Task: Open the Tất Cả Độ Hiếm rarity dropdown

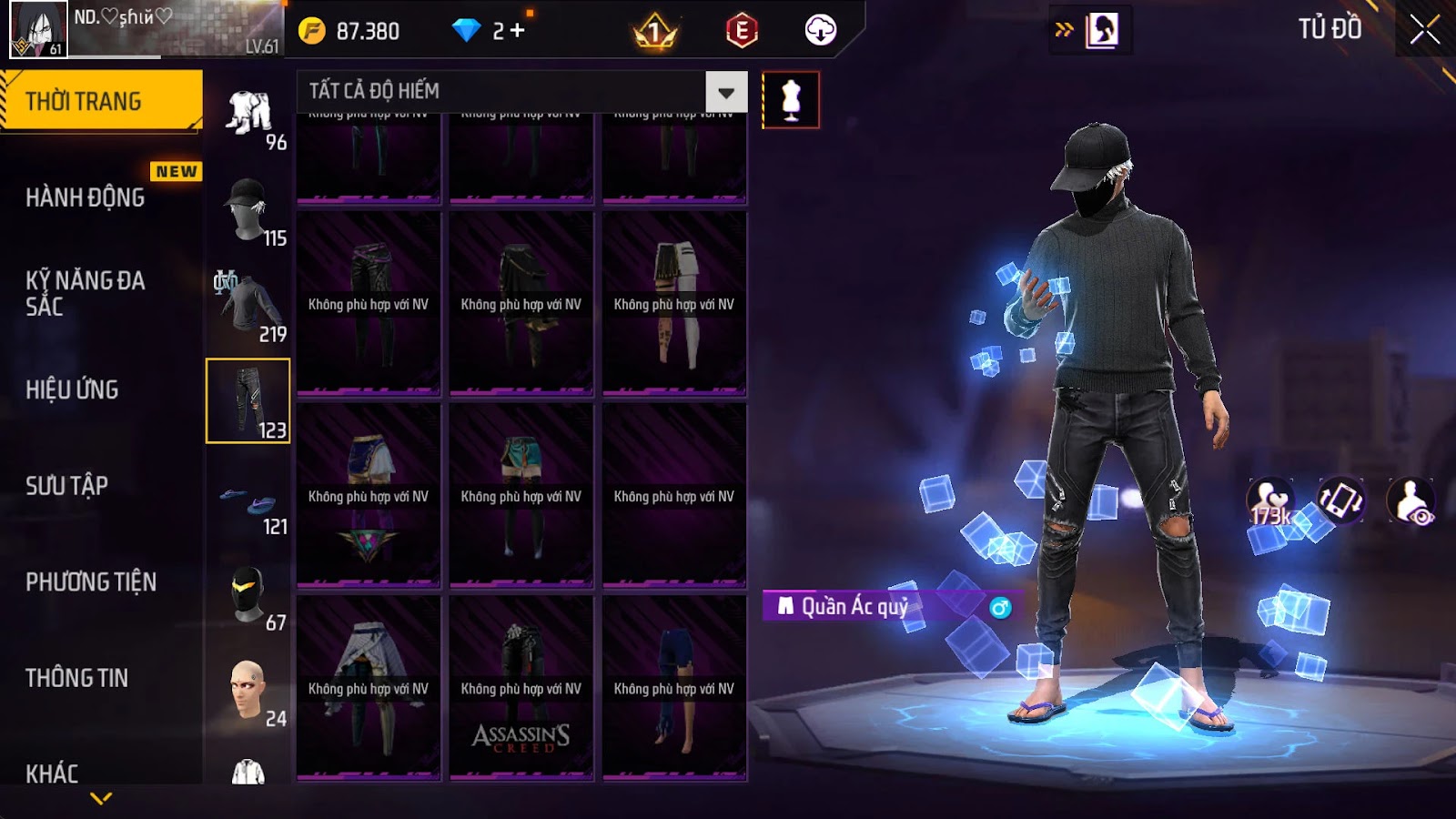Action: click(725, 92)
